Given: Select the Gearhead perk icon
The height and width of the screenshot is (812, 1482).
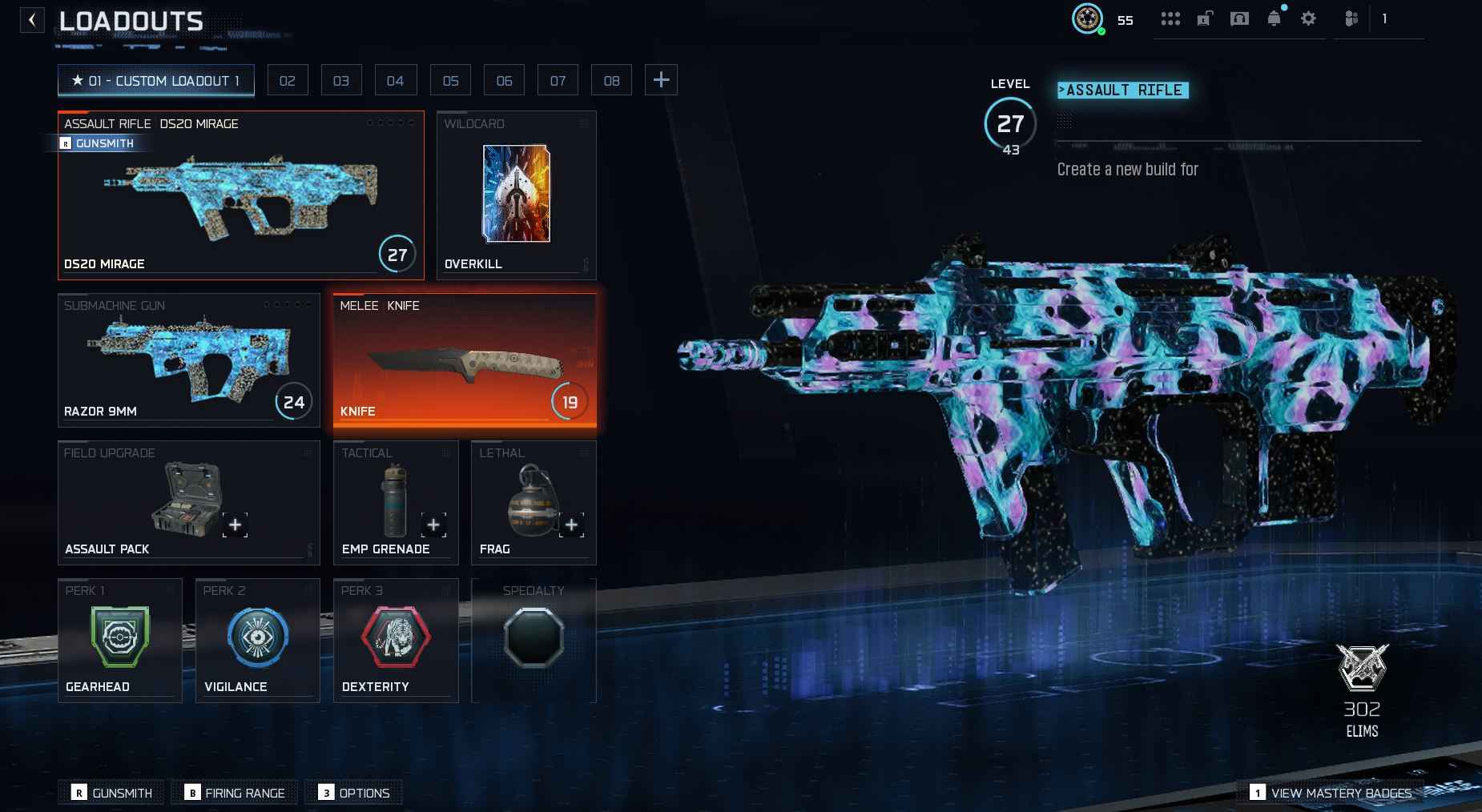Looking at the screenshot, I should point(120,637).
